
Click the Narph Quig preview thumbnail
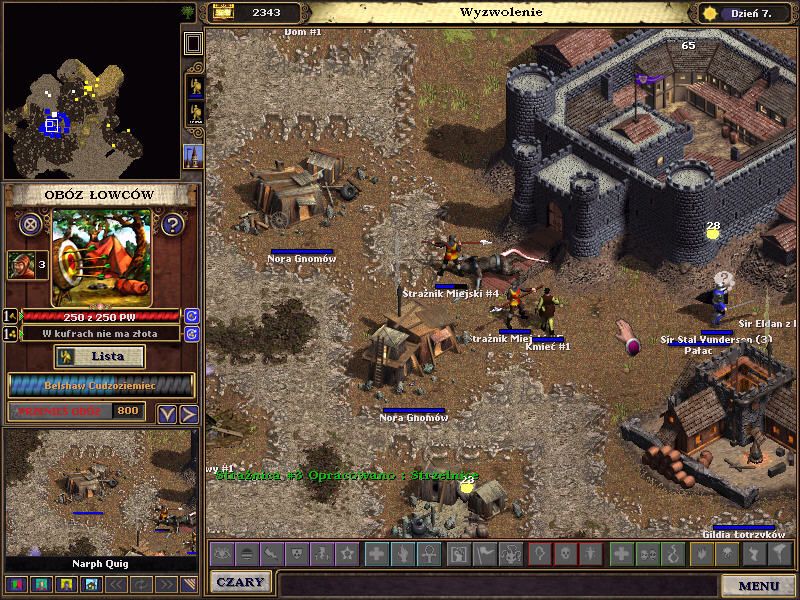(x=100, y=492)
